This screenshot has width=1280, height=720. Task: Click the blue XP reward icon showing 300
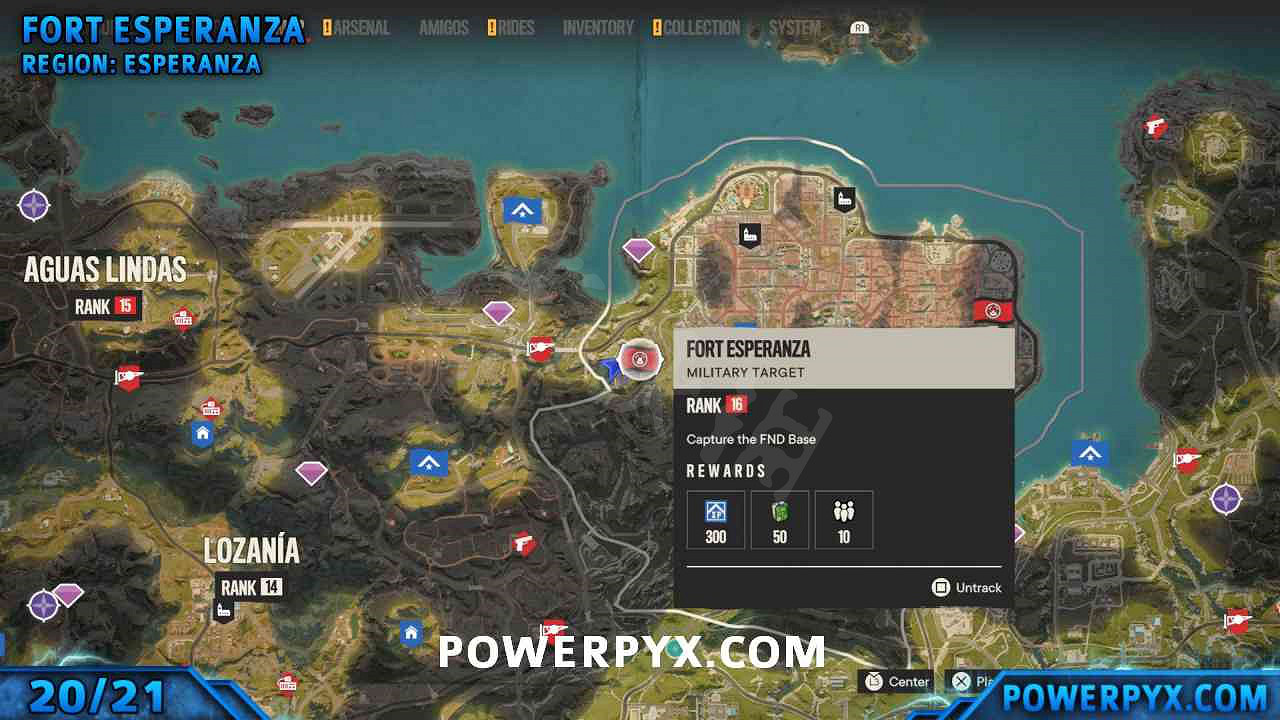(x=715, y=519)
